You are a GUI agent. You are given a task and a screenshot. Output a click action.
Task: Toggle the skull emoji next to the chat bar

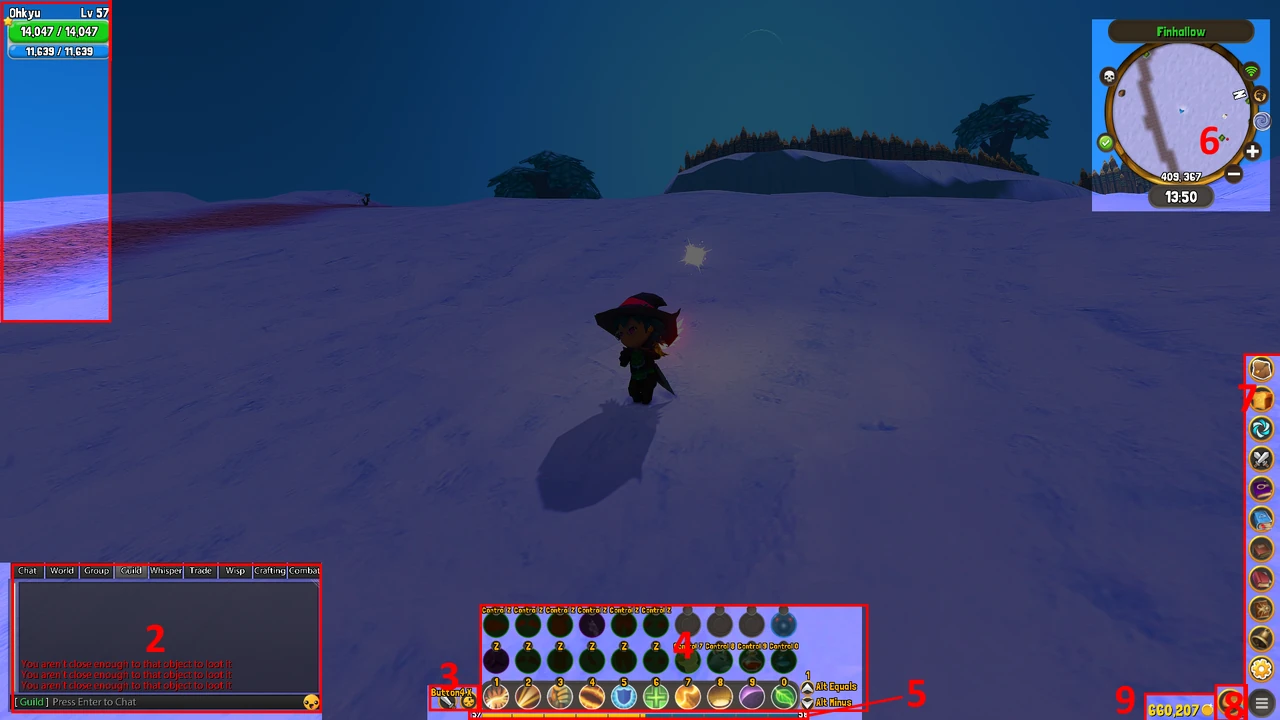pyautogui.click(x=311, y=702)
